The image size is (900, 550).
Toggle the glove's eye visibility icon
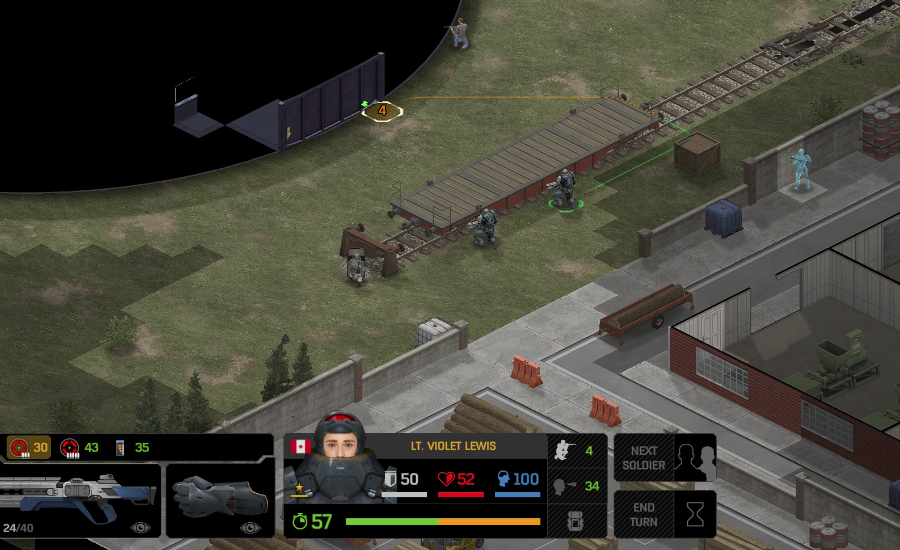click(x=250, y=527)
